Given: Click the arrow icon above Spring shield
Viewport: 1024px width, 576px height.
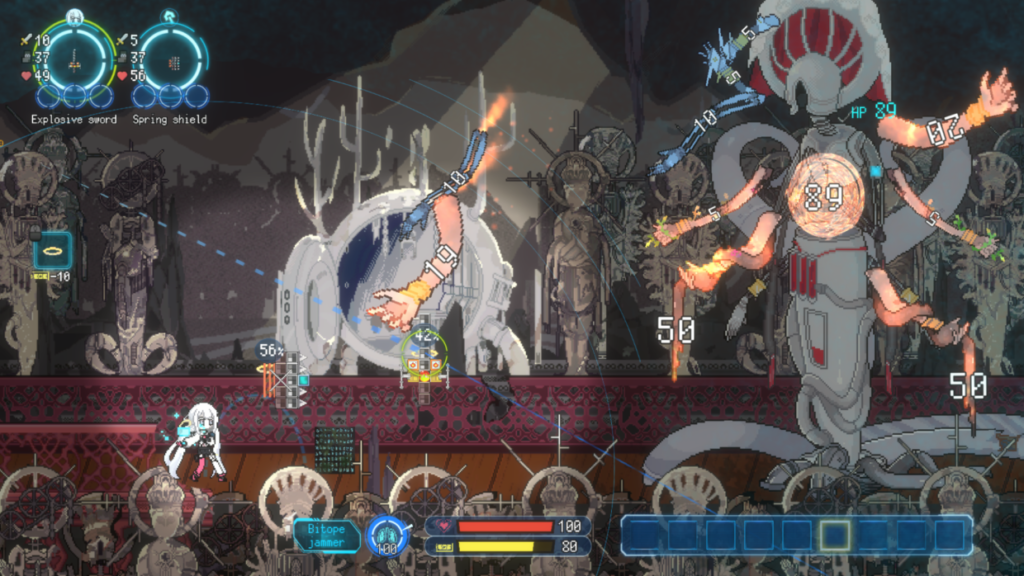Looking at the screenshot, I should tap(170, 16).
